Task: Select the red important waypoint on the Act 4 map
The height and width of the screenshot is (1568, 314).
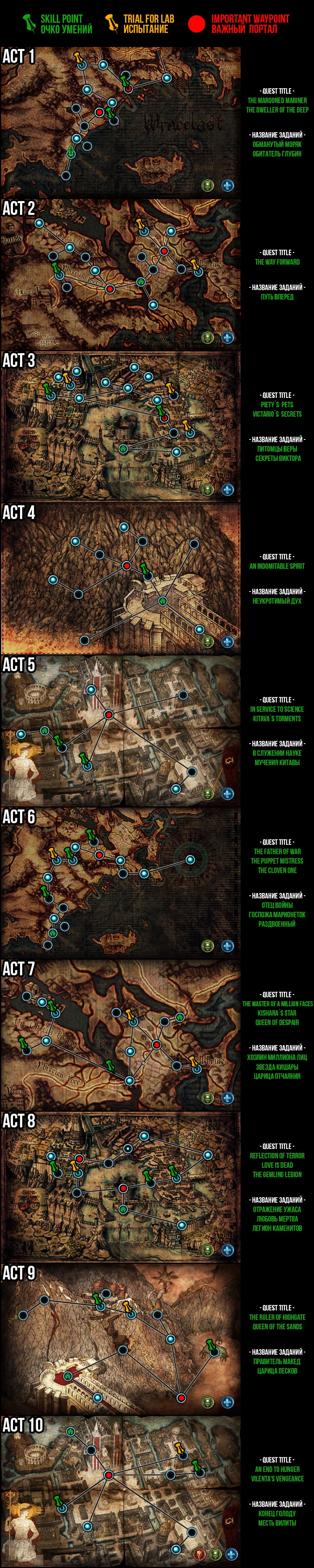Action: [126, 566]
